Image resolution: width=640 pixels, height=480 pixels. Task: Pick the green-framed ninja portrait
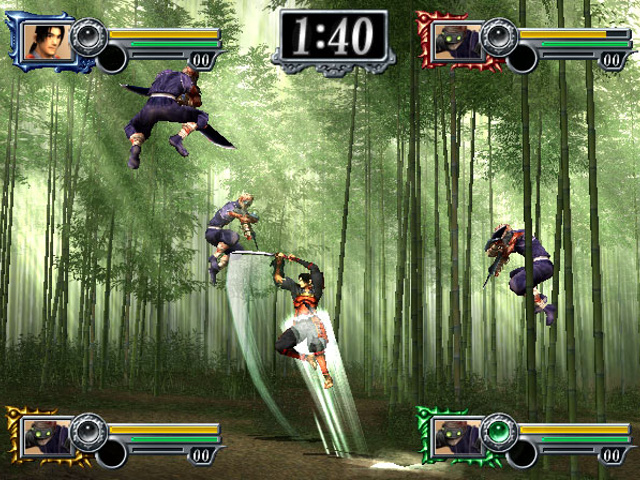pos(455,436)
